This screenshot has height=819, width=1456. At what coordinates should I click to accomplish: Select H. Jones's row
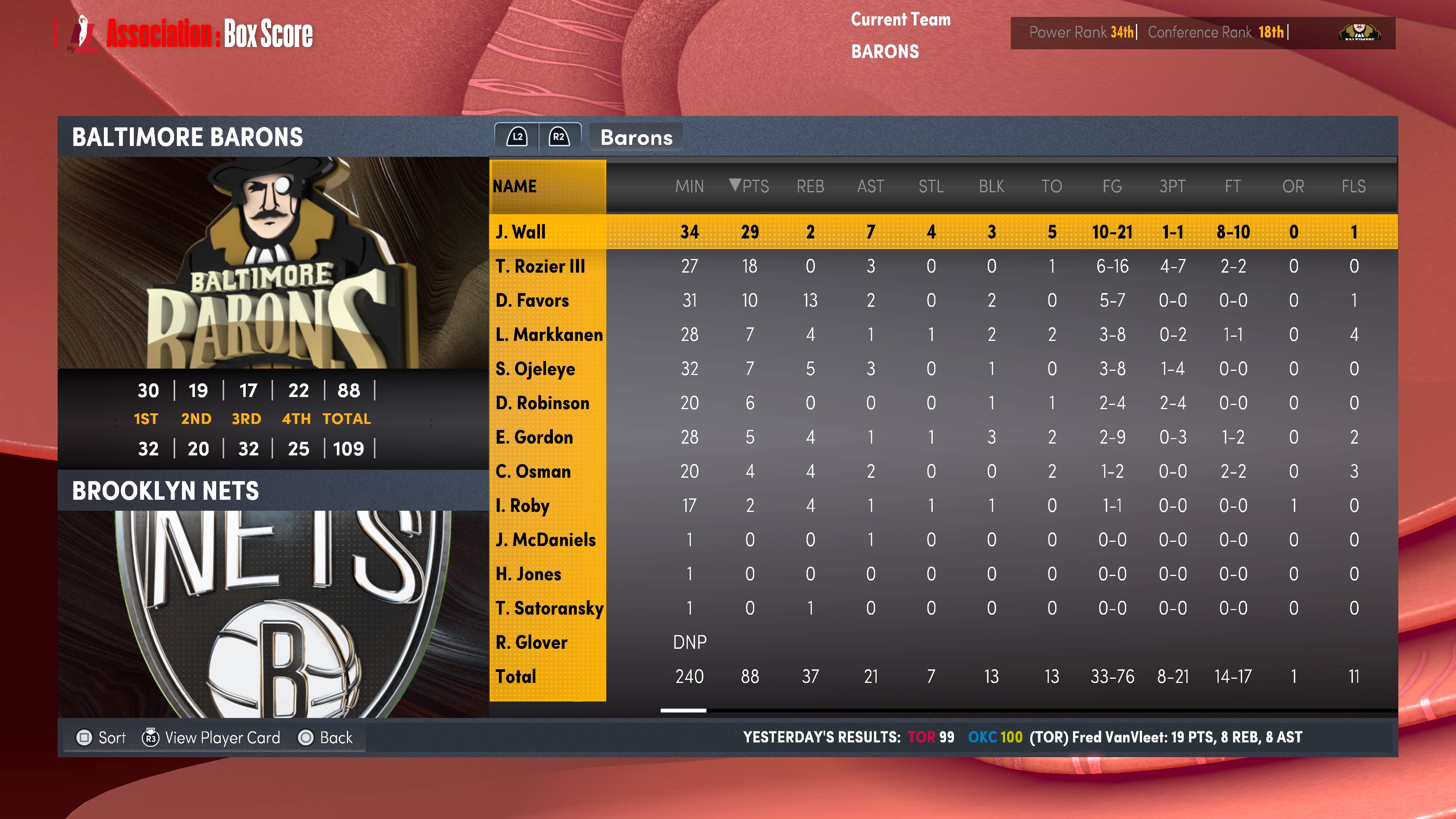(528, 574)
